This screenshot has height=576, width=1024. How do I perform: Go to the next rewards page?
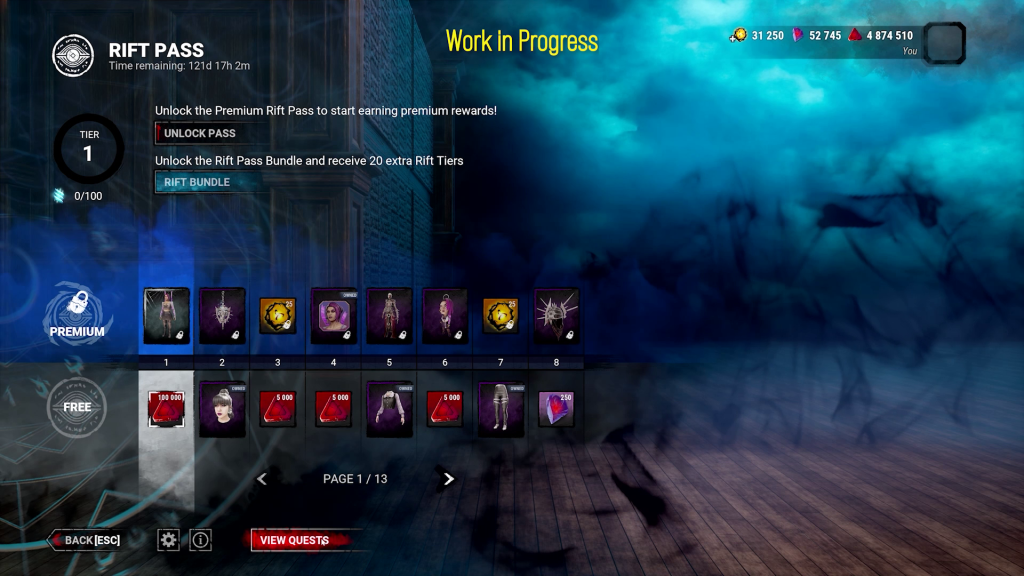tap(448, 479)
